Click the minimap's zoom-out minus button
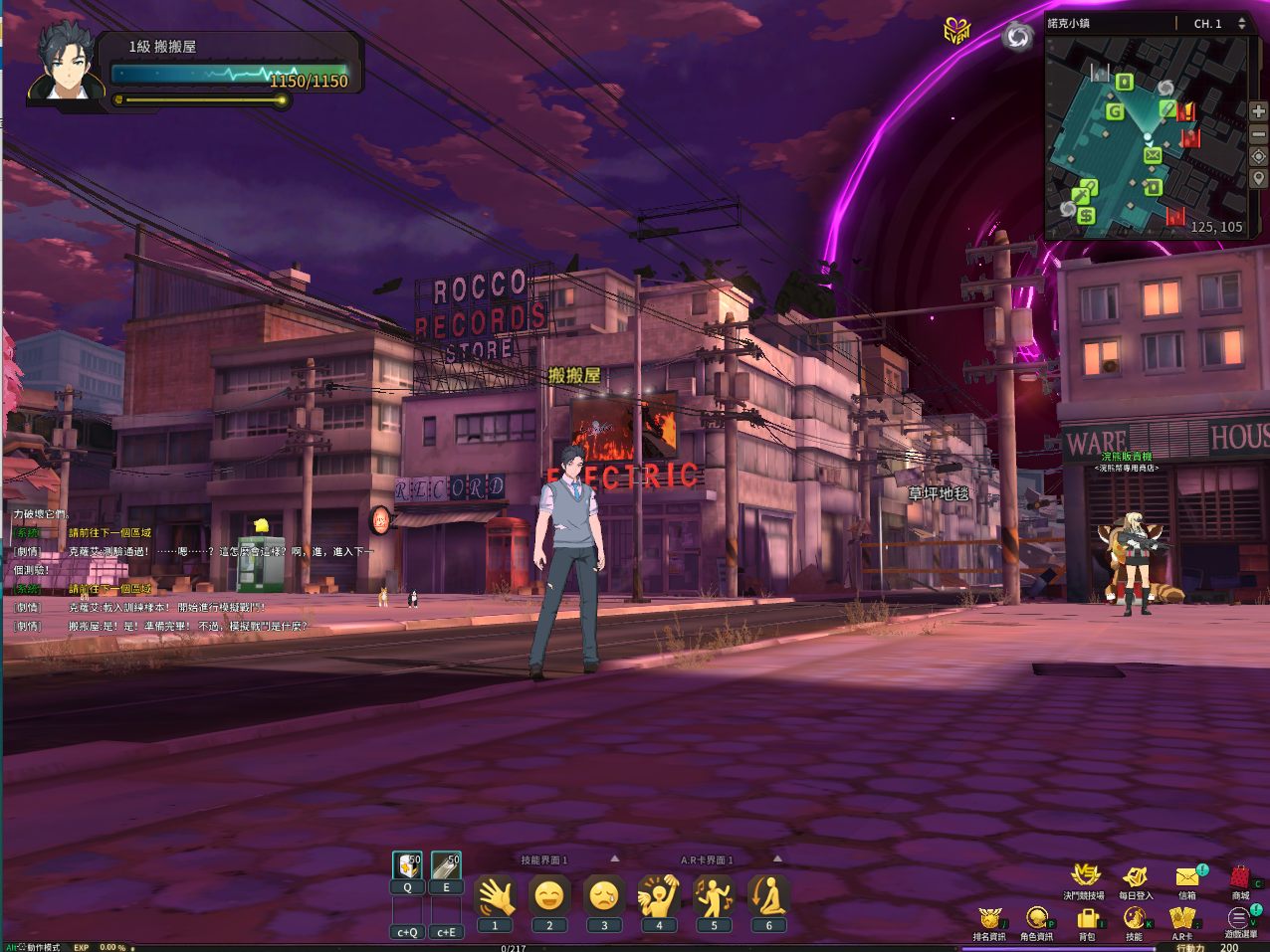The height and width of the screenshot is (952, 1270). [1258, 134]
